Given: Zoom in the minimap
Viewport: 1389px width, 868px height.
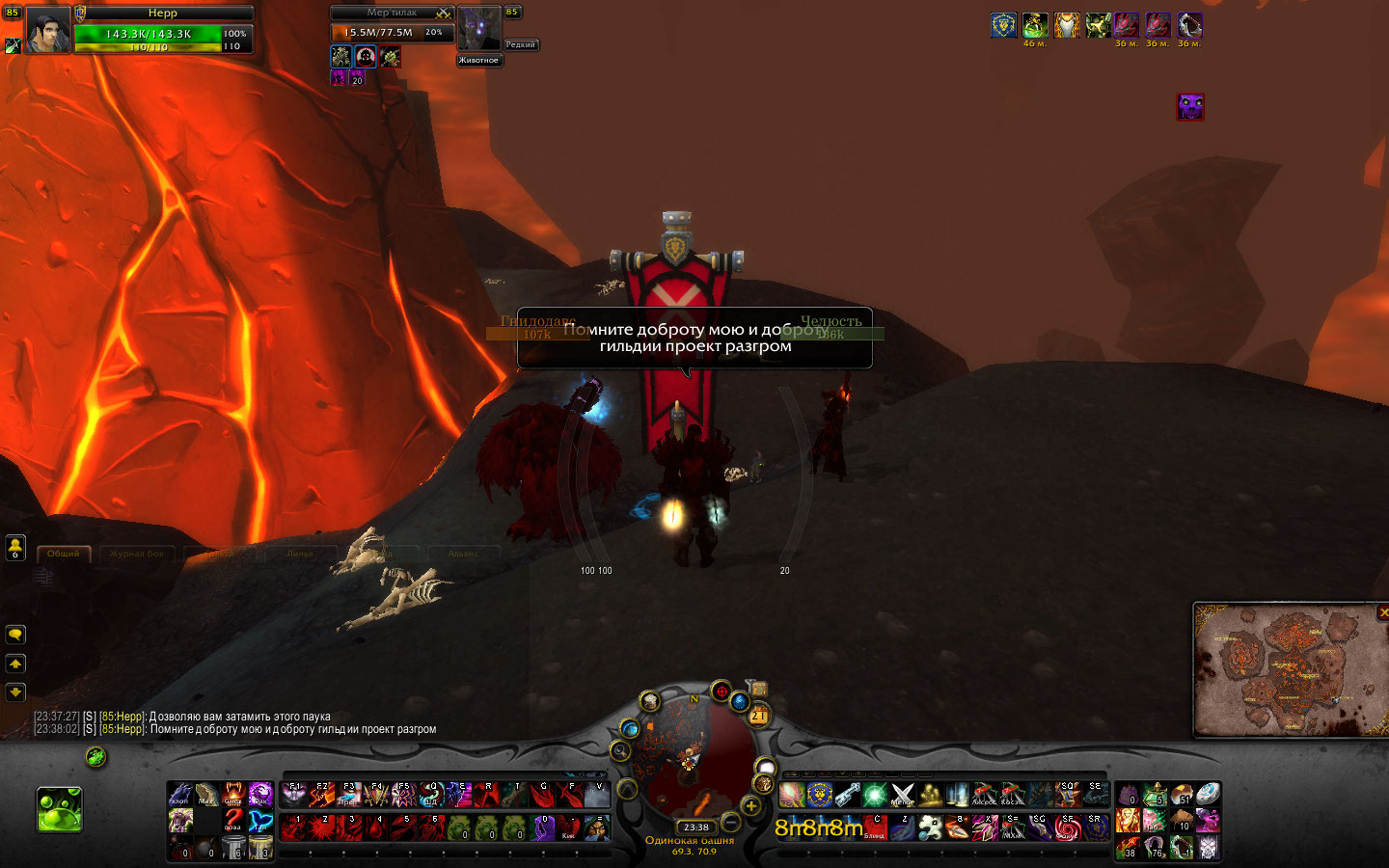Looking at the screenshot, I should point(751,805).
